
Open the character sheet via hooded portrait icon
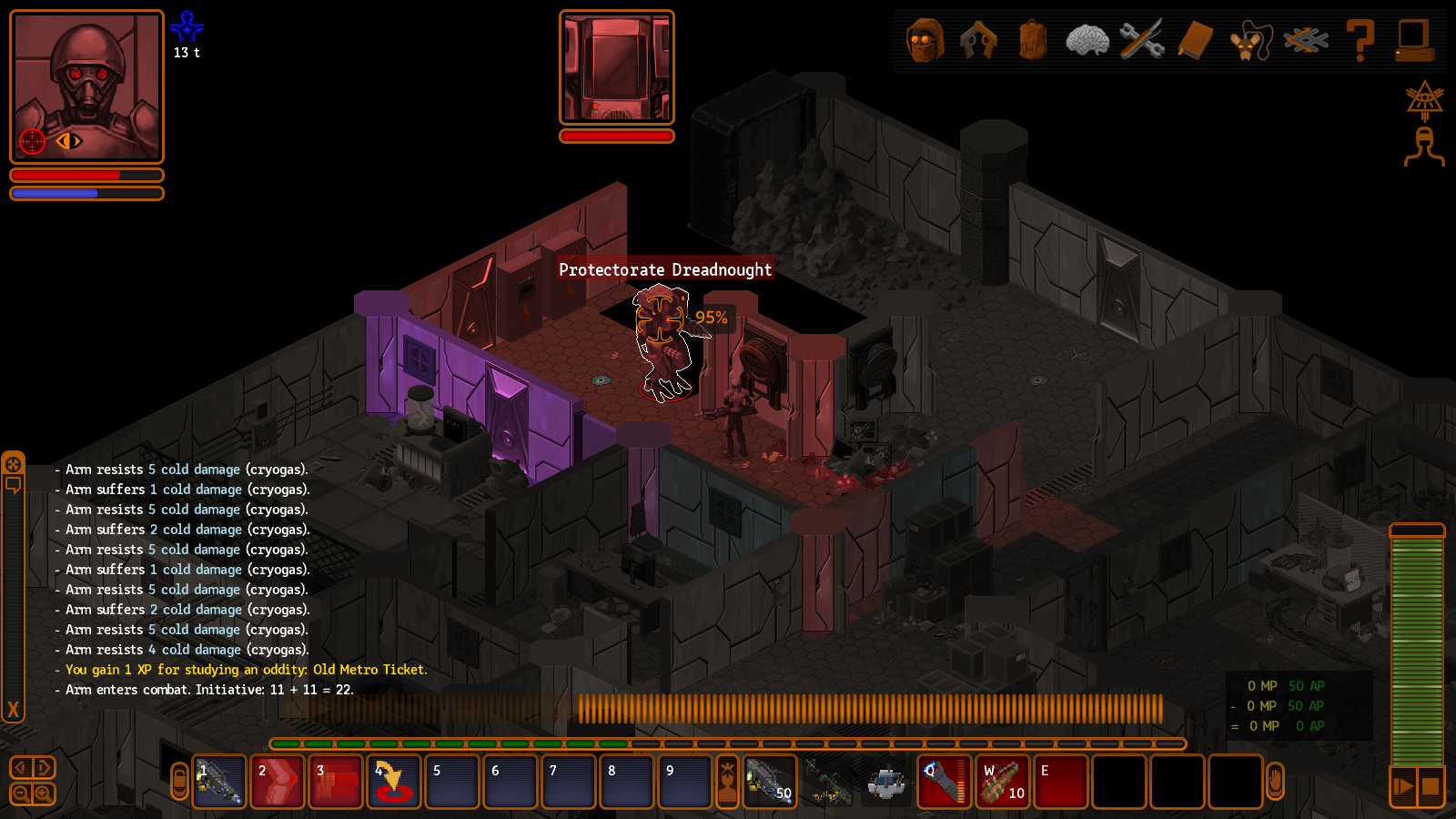point(925,40)
